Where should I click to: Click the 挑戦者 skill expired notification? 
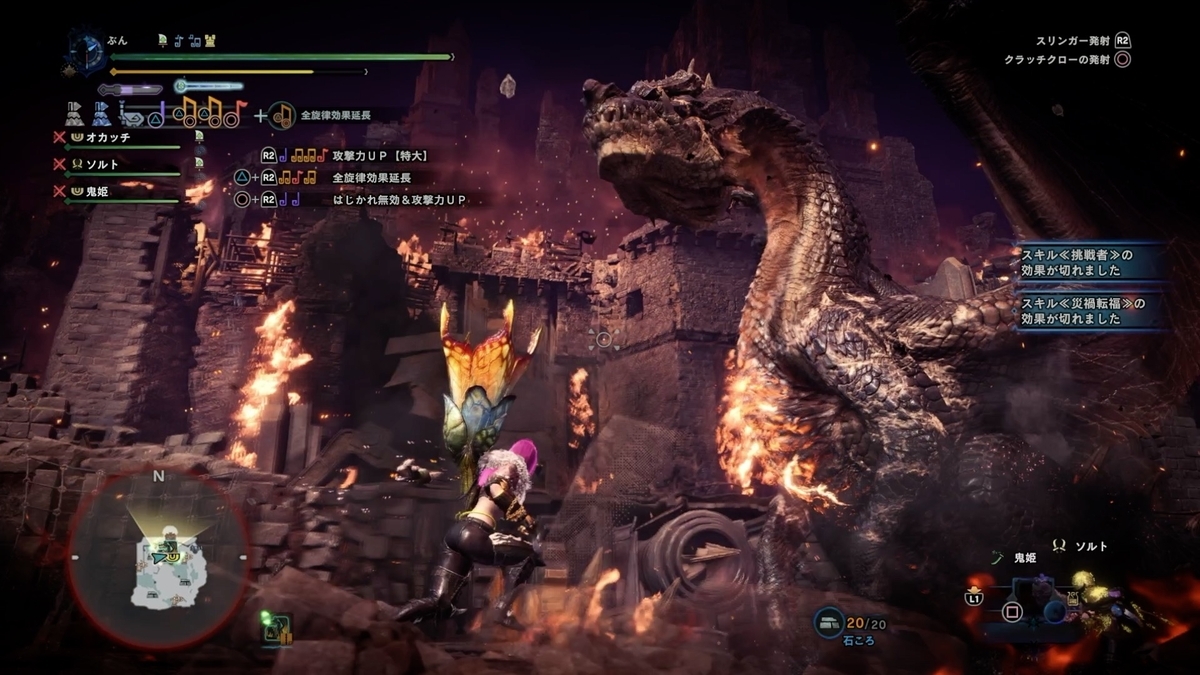click(x=1090, y=262)
